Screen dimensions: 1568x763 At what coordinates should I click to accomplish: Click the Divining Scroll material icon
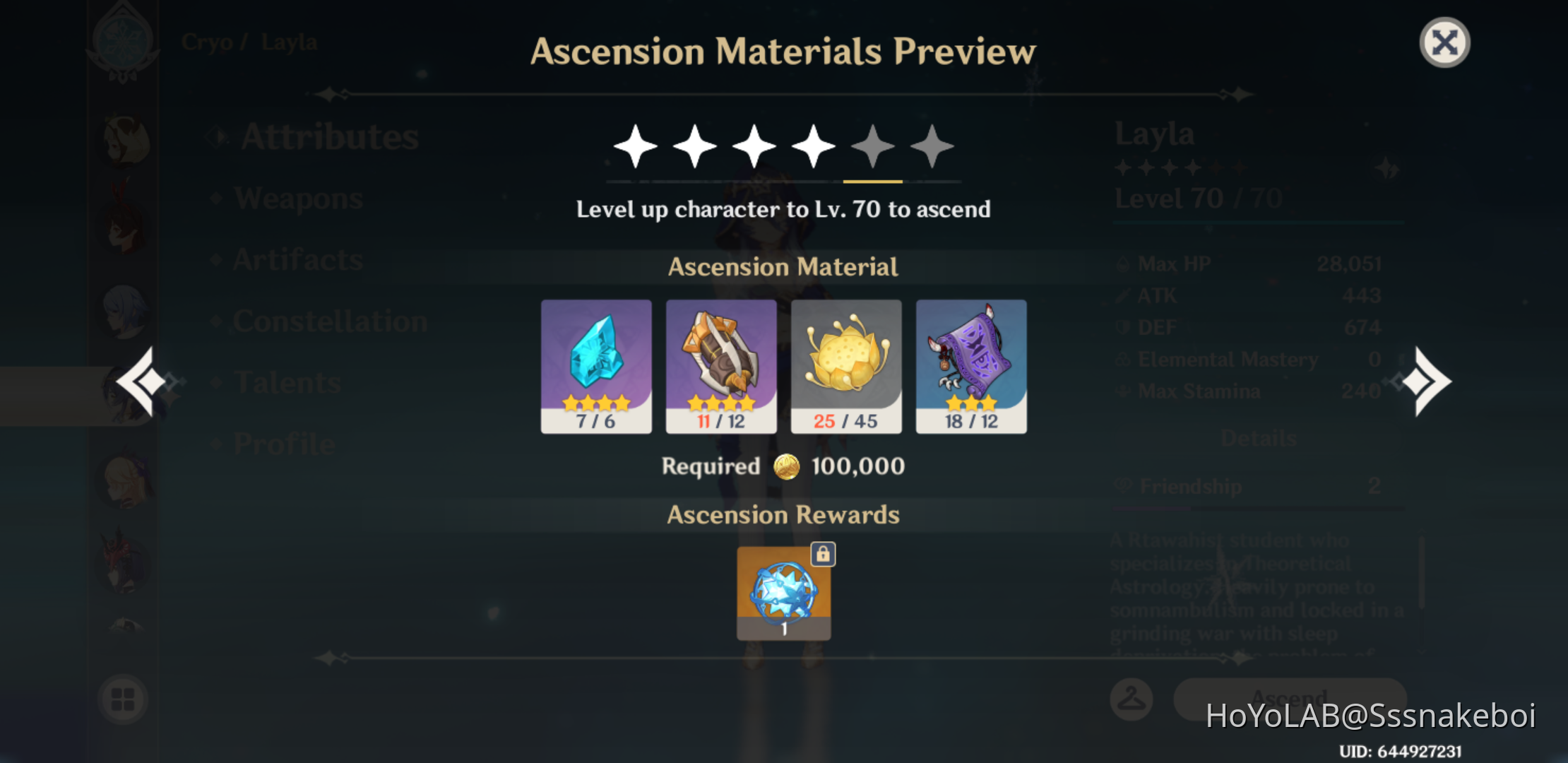point(971,360)
